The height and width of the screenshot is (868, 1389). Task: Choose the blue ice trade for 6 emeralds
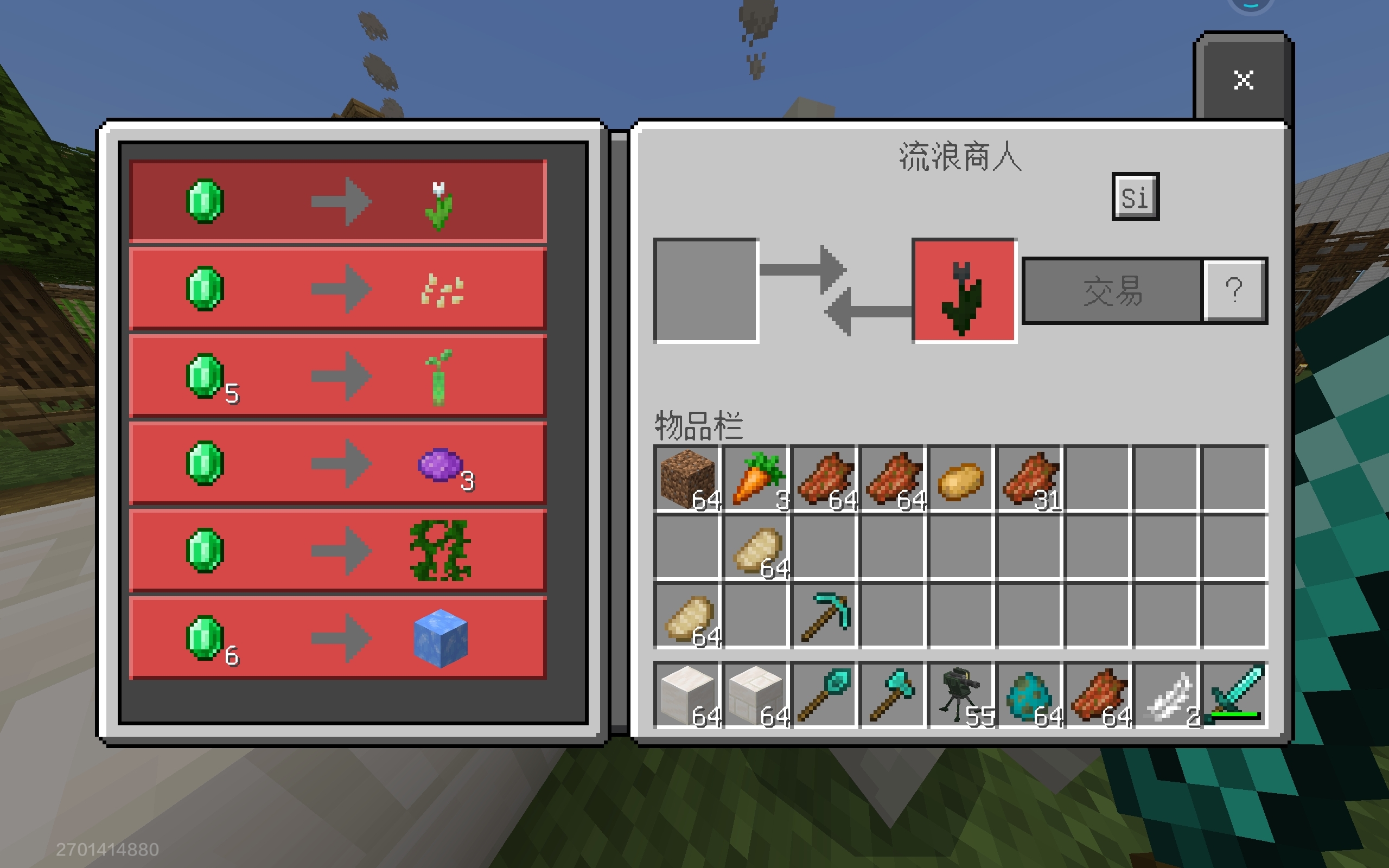tap(337, 639)
